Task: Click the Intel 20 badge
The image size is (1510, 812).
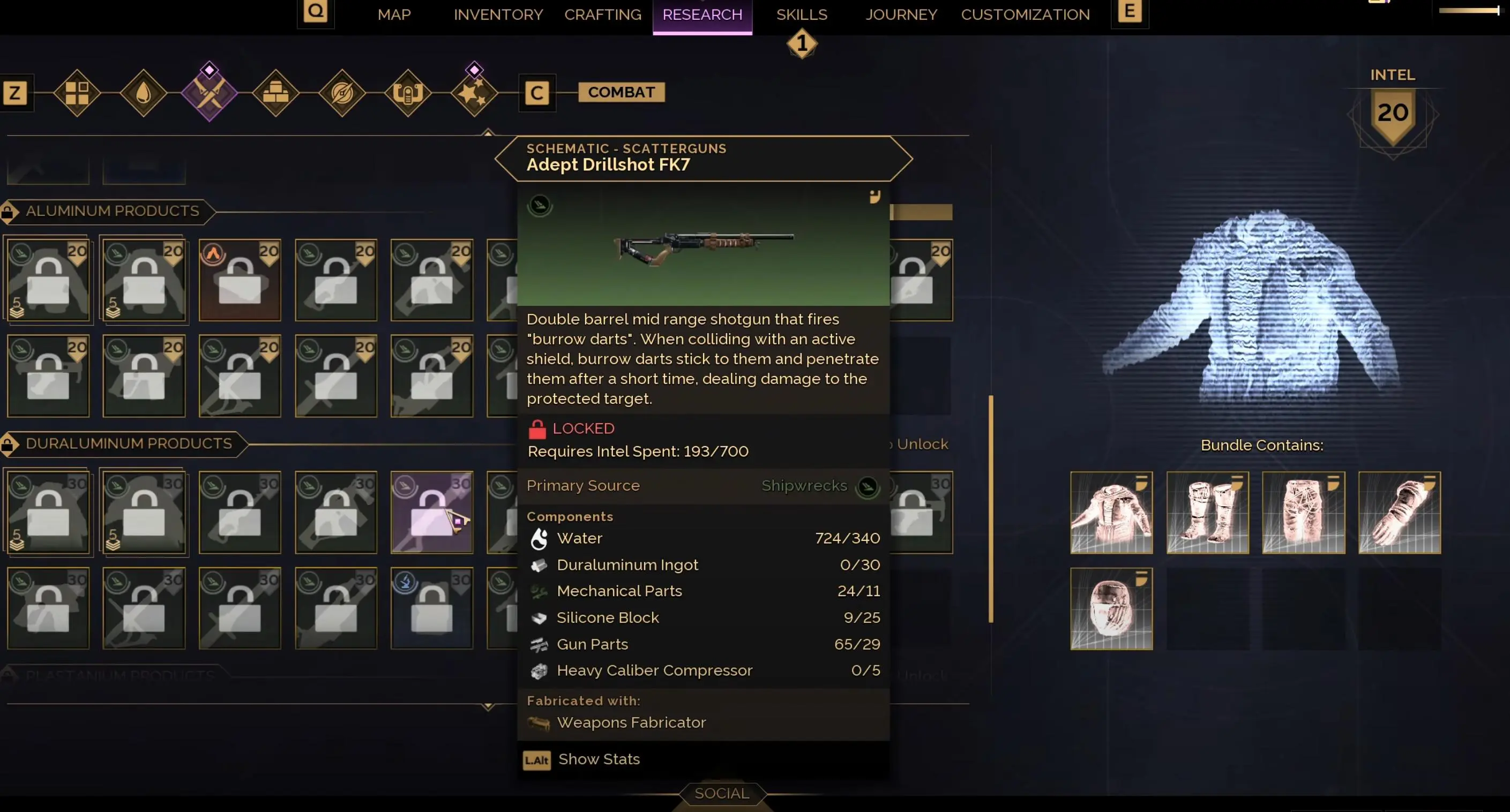Action: (1393, 112)
